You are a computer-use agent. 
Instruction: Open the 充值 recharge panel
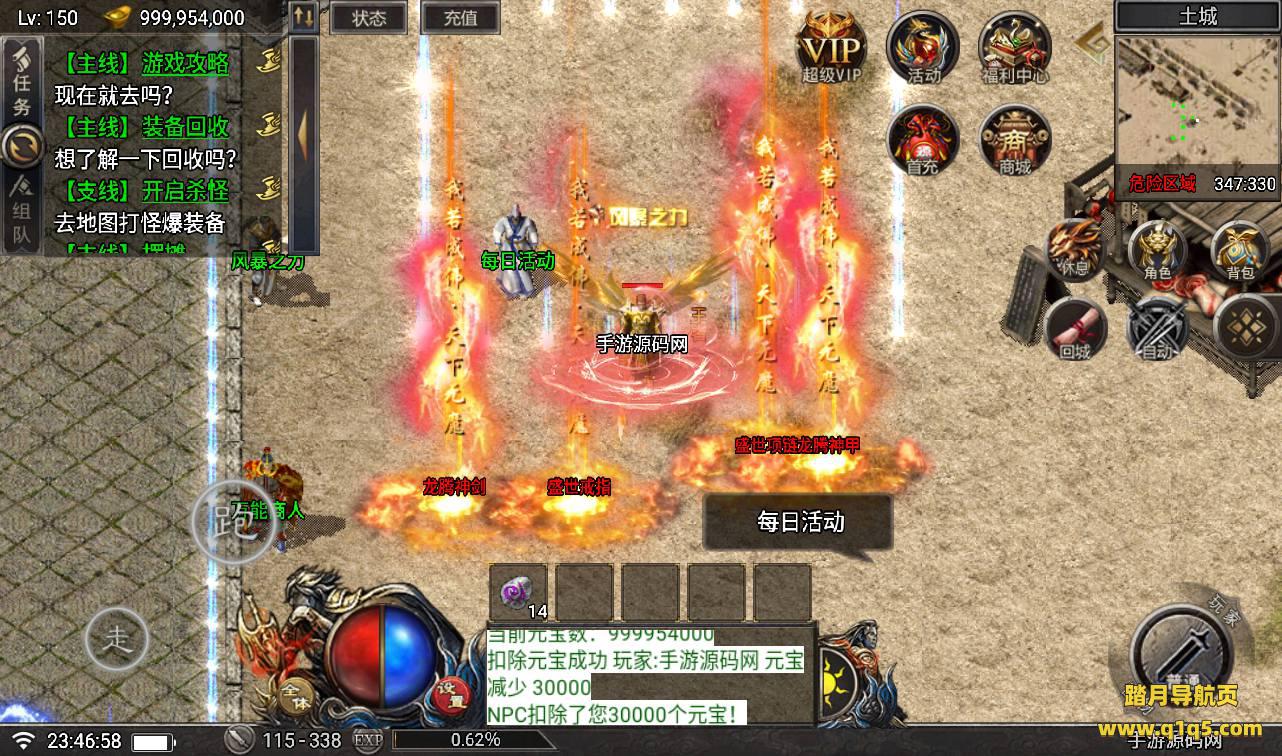pyautogui.click(x=460, y=18)
